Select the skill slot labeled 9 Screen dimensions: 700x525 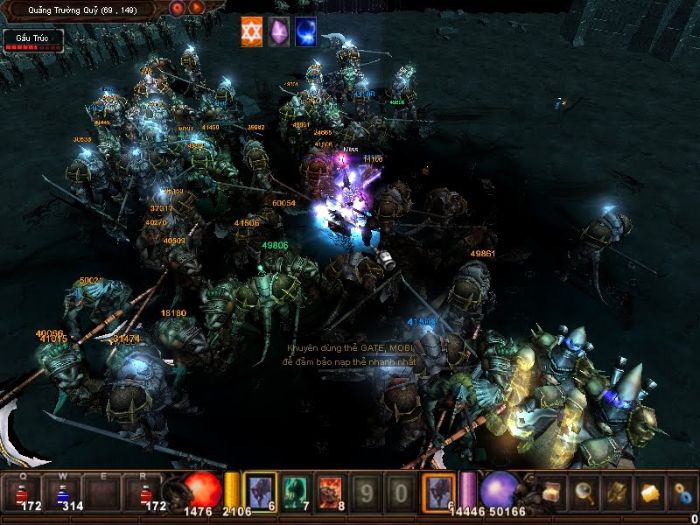(366, 491)
